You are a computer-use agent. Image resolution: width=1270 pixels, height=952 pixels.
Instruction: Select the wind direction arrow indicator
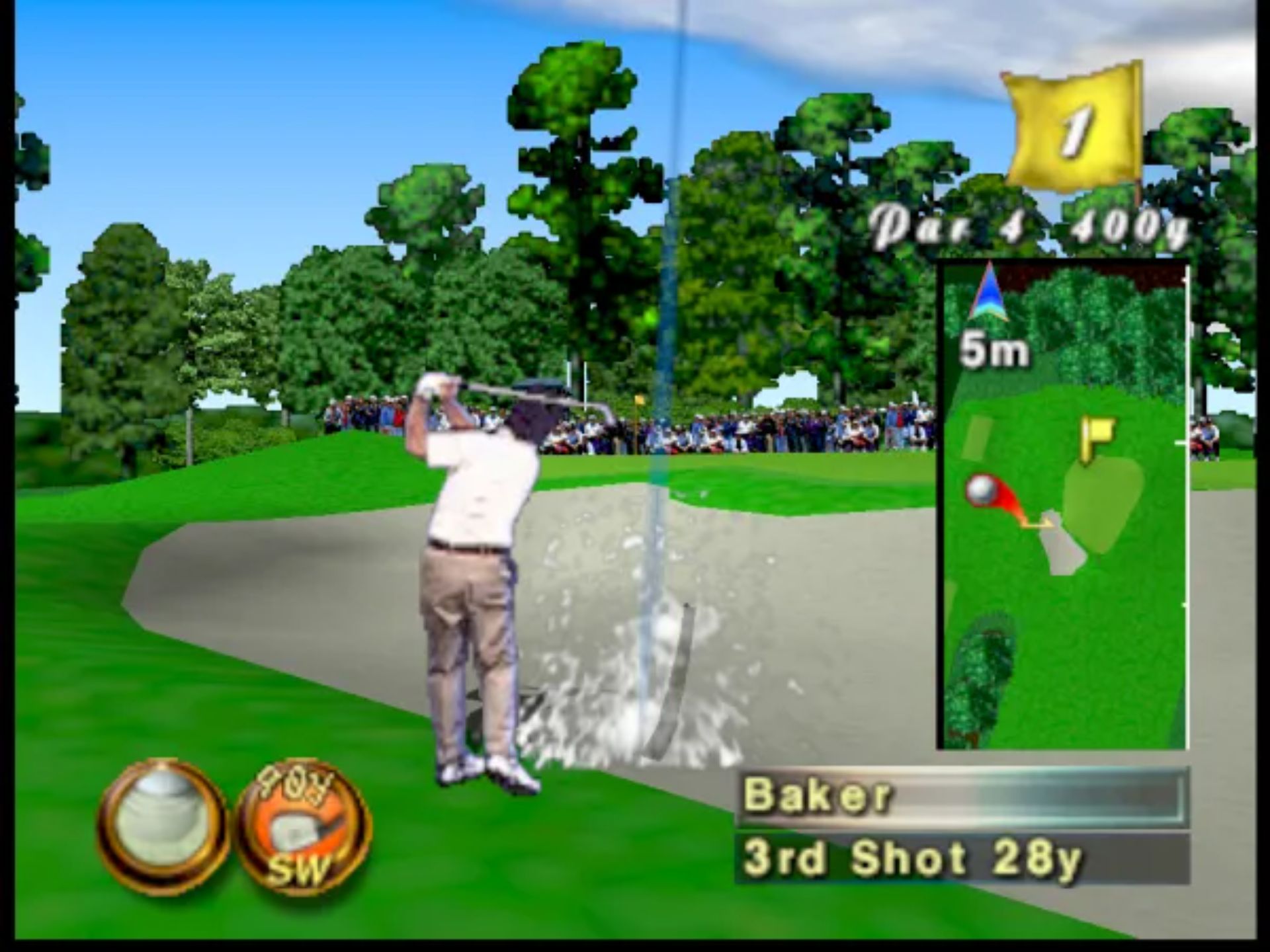pos(989,294)
